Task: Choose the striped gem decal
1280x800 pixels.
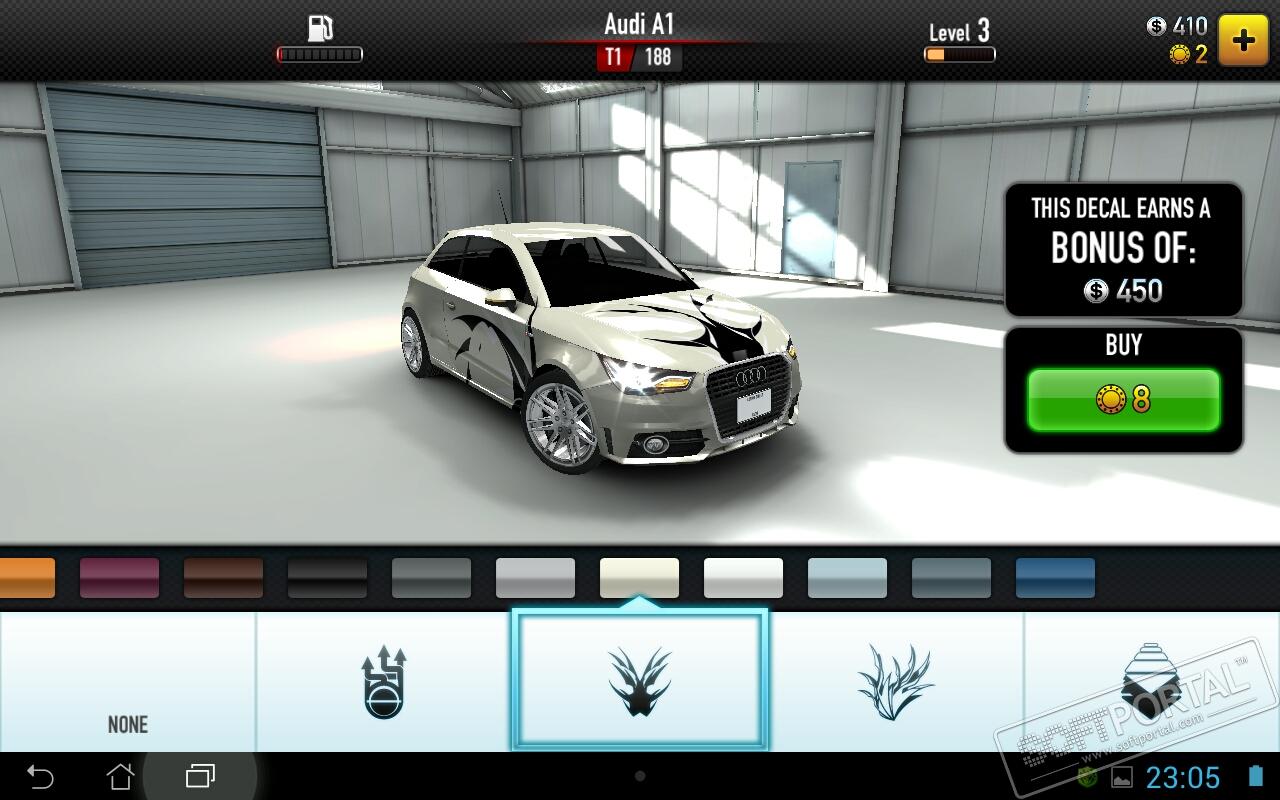Action: point(1150,682)
